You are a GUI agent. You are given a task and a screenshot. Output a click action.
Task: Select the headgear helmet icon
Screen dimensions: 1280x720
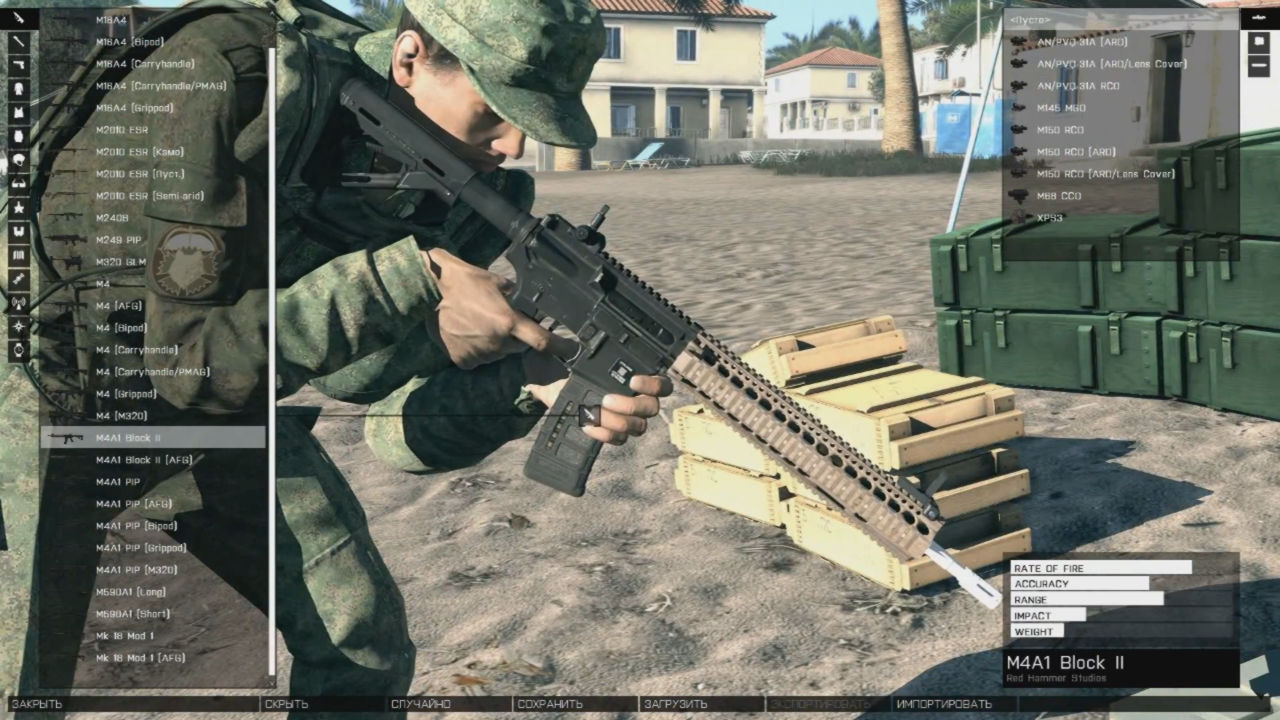coord(18,160)
